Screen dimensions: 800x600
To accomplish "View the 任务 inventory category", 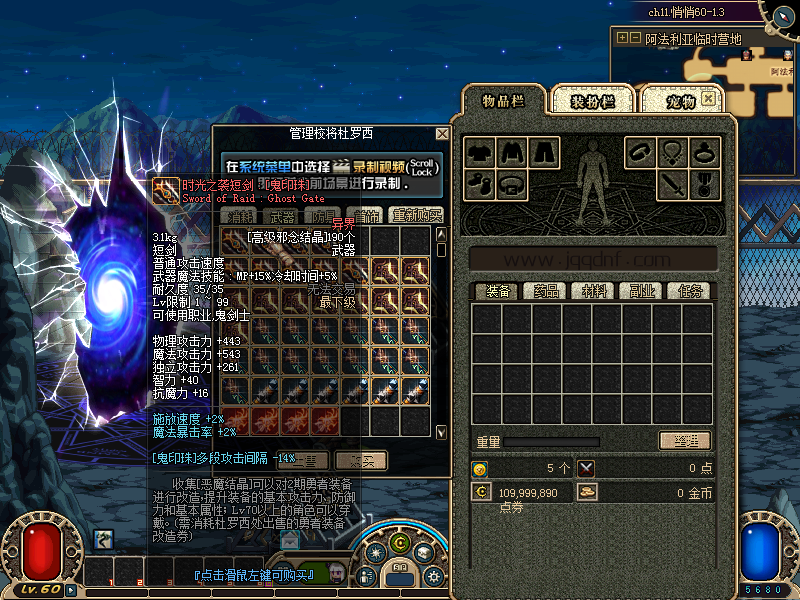I will (689, 291).
